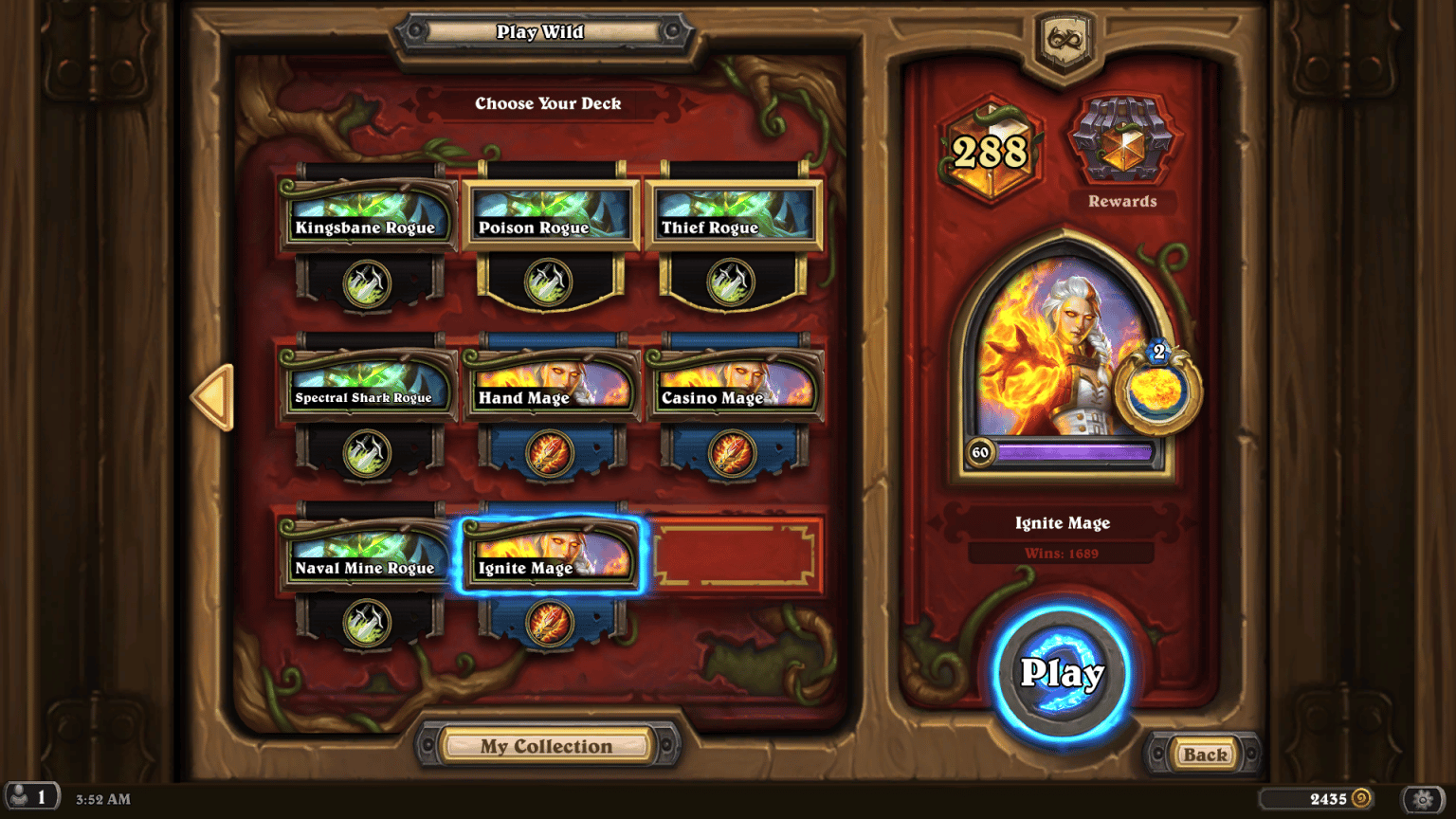The width and height of the screenshot is (1456, 819).
Task: Click the mage flame icon under Ignite Mage
Action: pos(551,622)
